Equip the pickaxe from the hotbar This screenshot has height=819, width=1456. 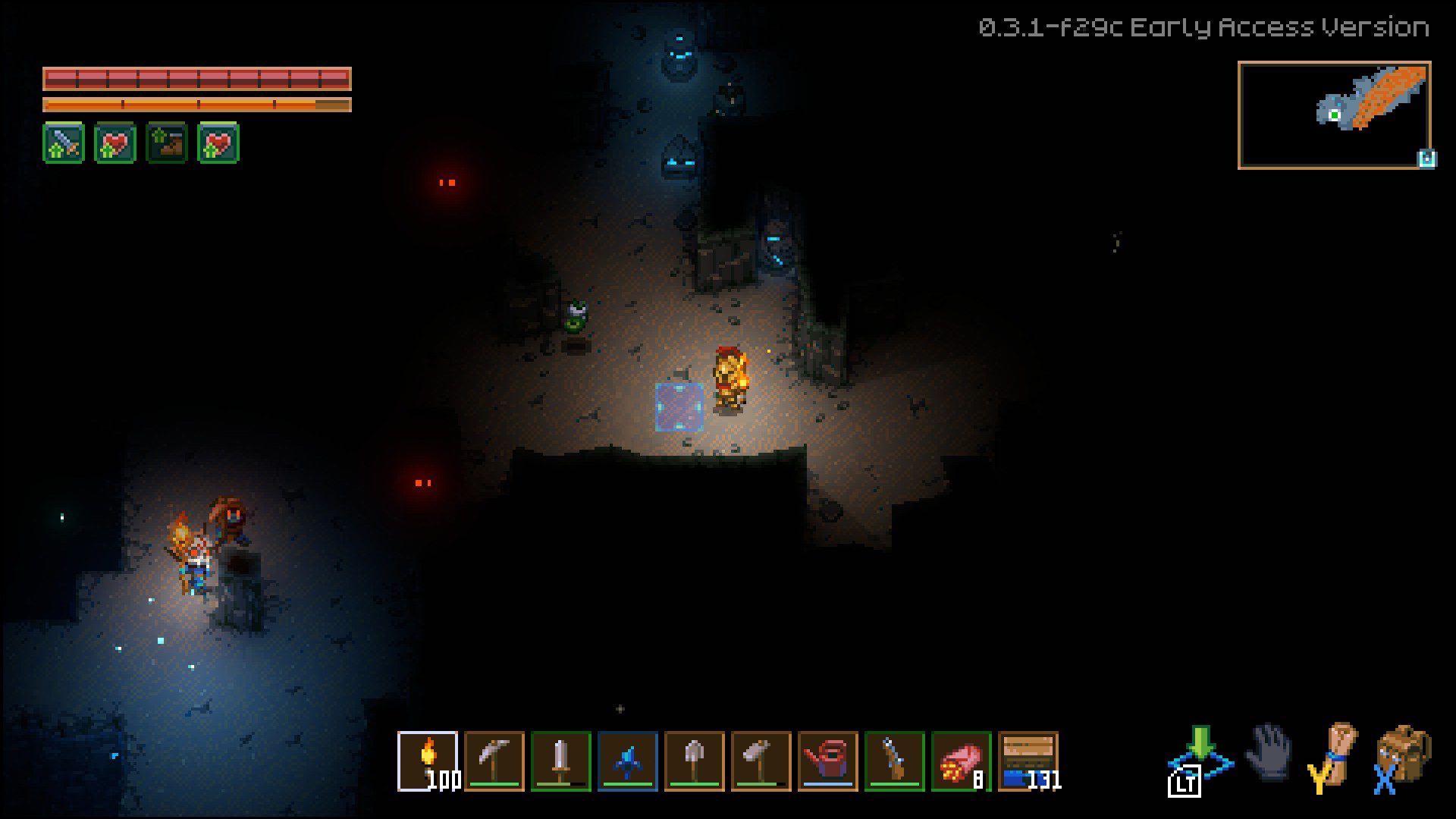(x=494, y=762)
